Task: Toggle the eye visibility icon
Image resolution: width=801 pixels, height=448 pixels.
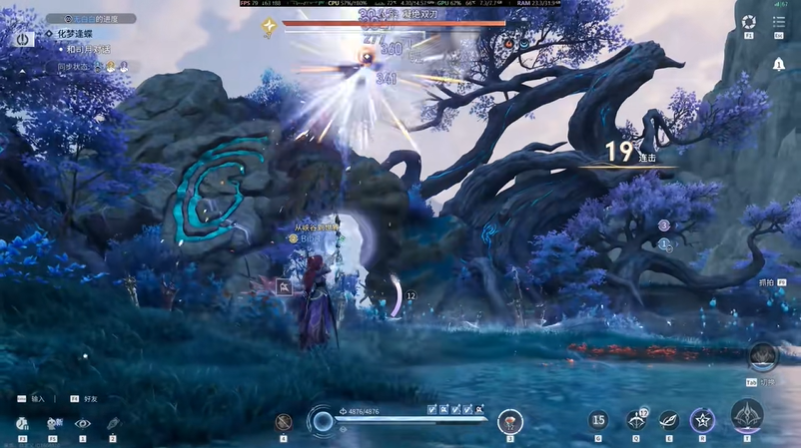Action: click(x=82, y=424)
